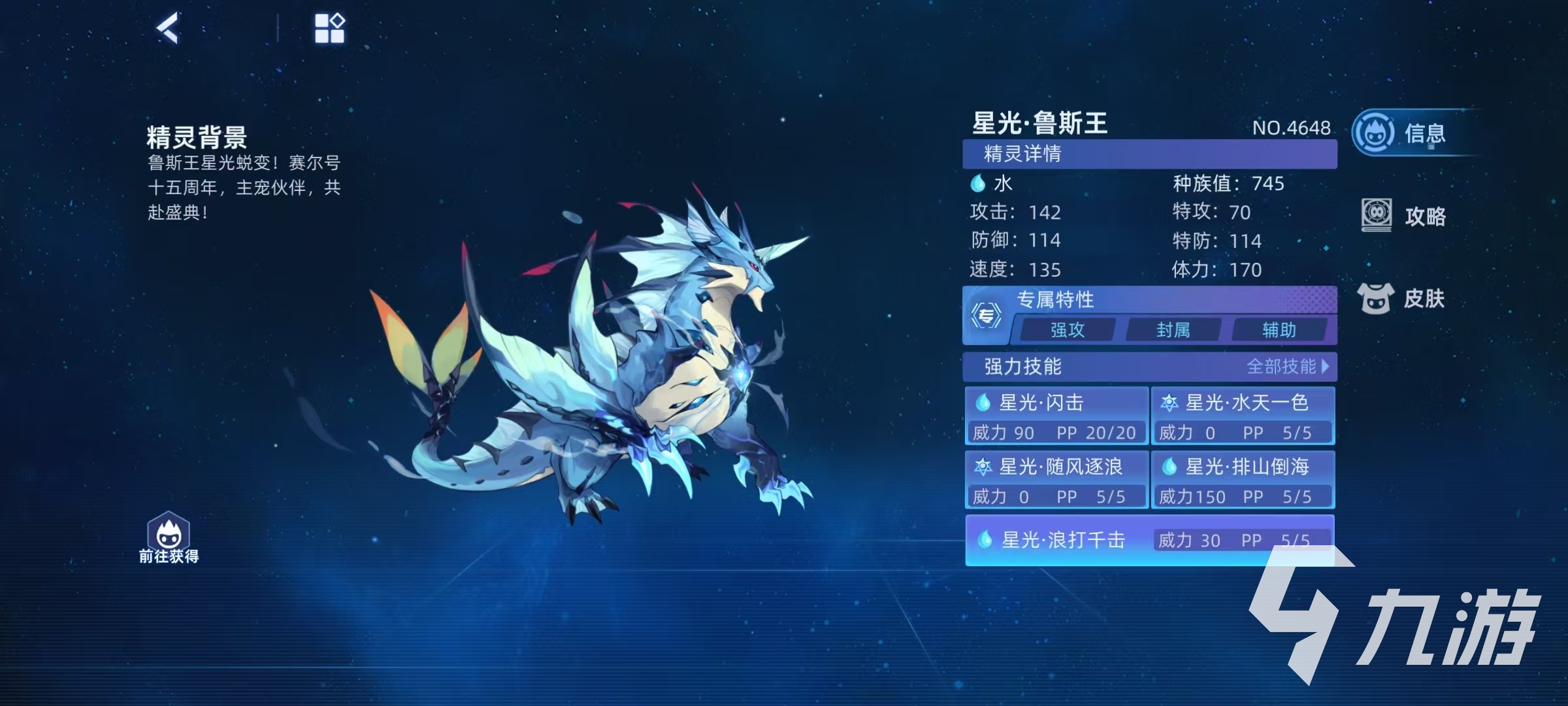This screenshot has width=1568, height=706.
Task: View the 星光·闪击 skill
Action: click(x=1056, y=416)
